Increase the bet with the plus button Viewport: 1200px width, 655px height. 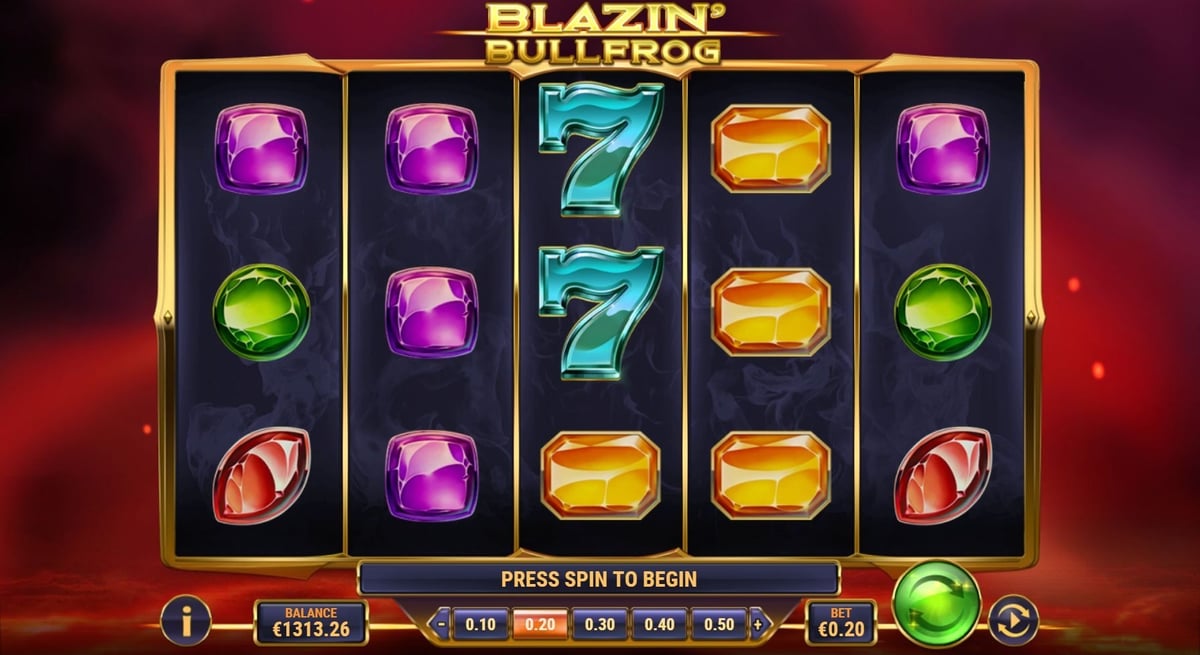pyautogui.click(x=757, y=624)
